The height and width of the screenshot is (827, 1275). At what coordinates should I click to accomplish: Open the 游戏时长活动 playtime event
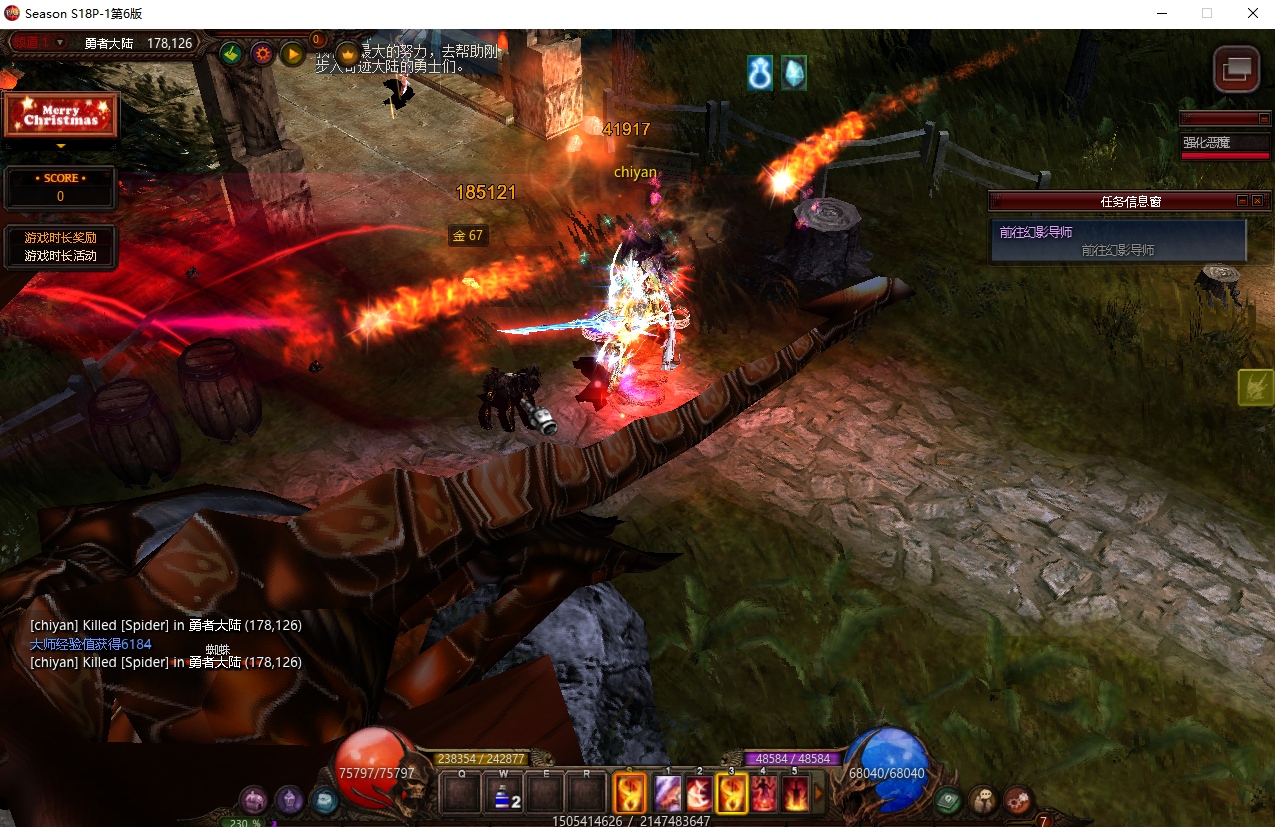(x=60, y=256)
